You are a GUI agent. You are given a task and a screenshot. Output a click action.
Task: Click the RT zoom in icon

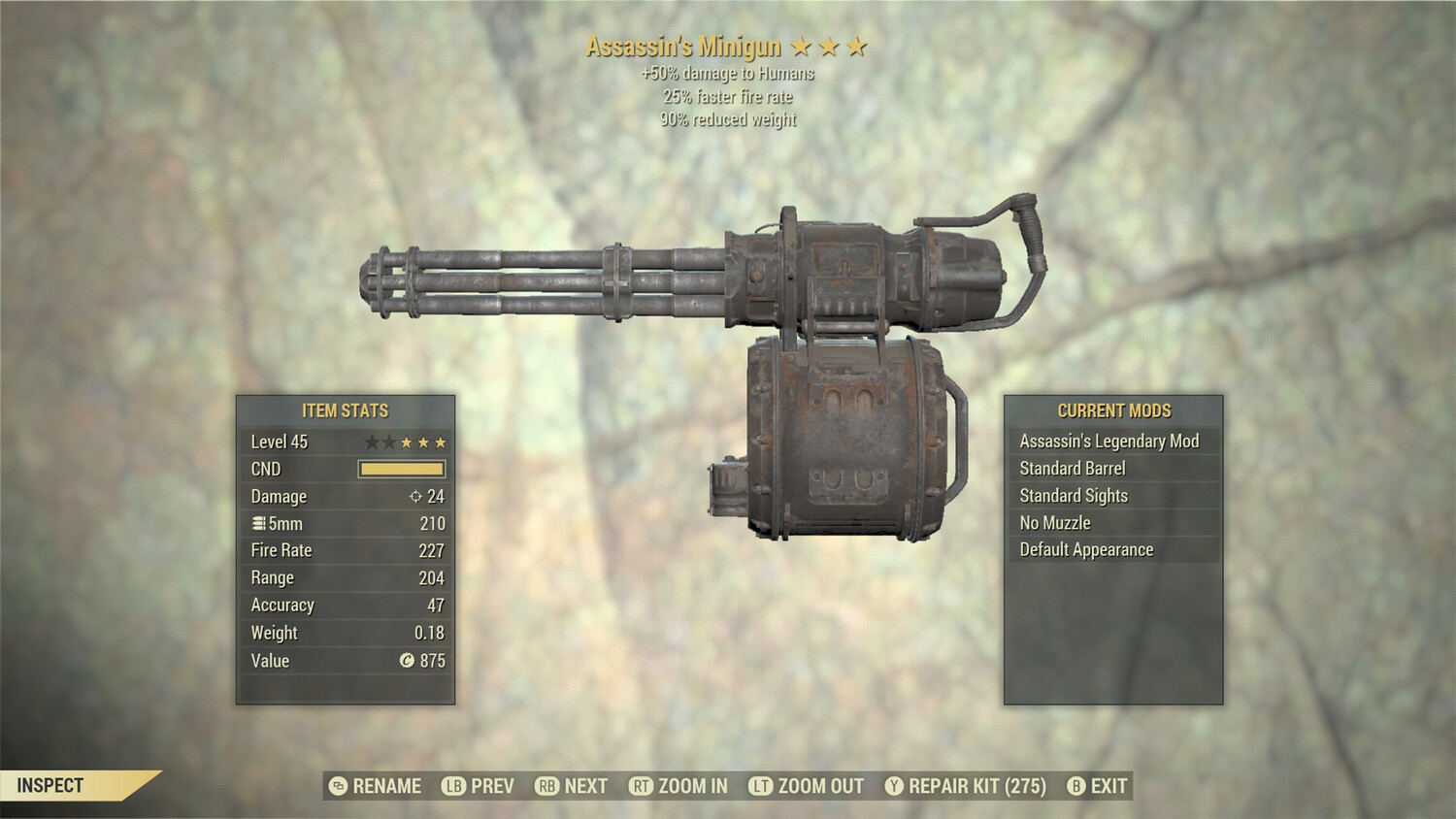[643, 786]
